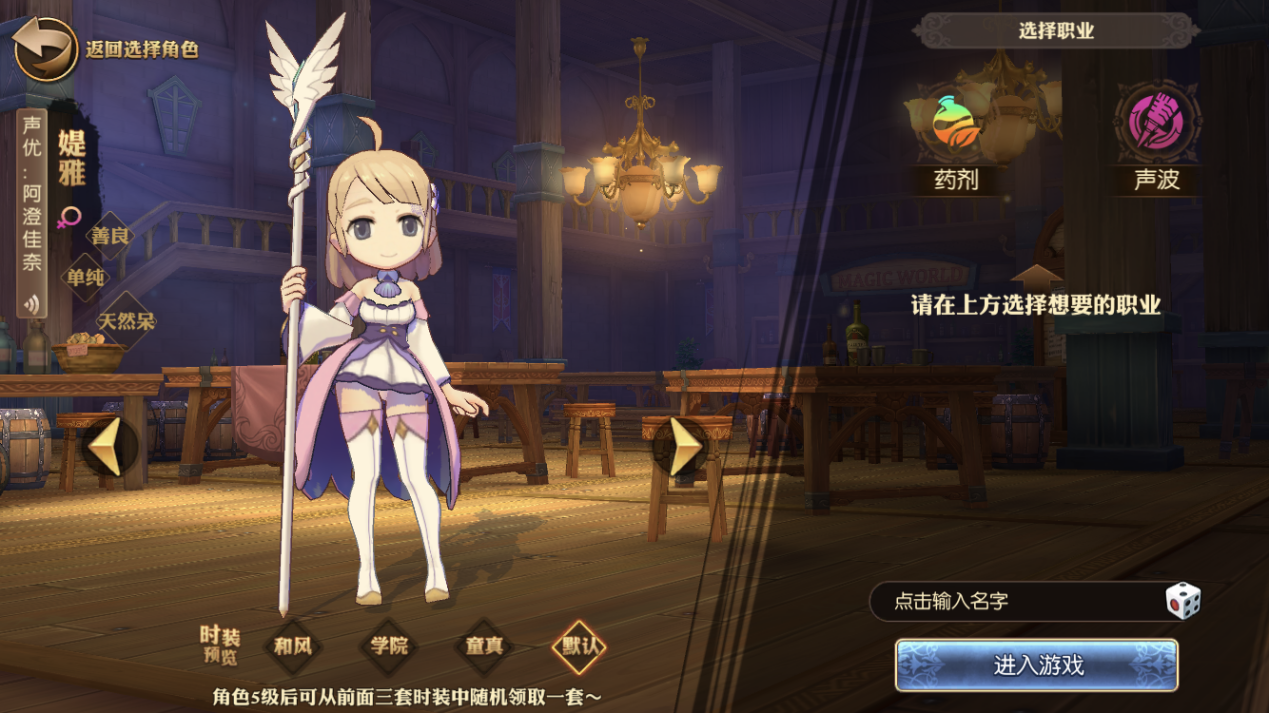Screen dimensions: 1269x713
Task: Roll the dice for a random name
Action: pyautogui.click(x=1183, y=601)
